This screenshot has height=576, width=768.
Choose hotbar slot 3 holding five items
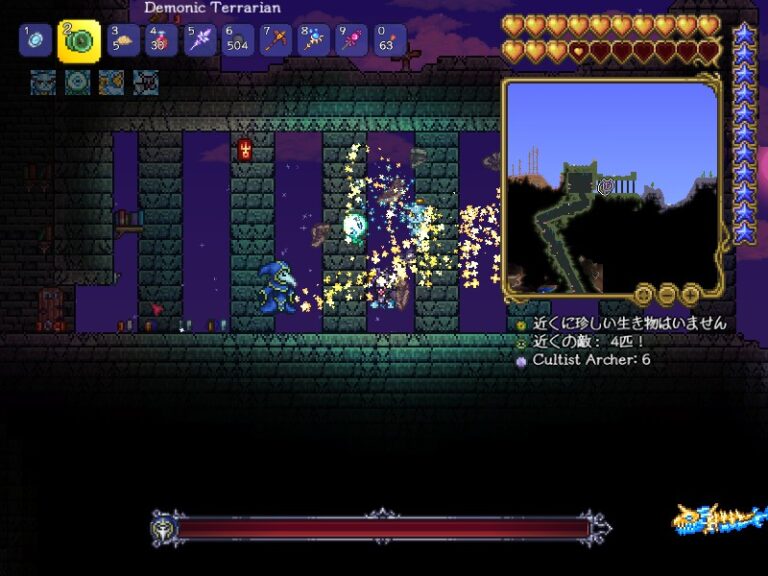[122, 41]
